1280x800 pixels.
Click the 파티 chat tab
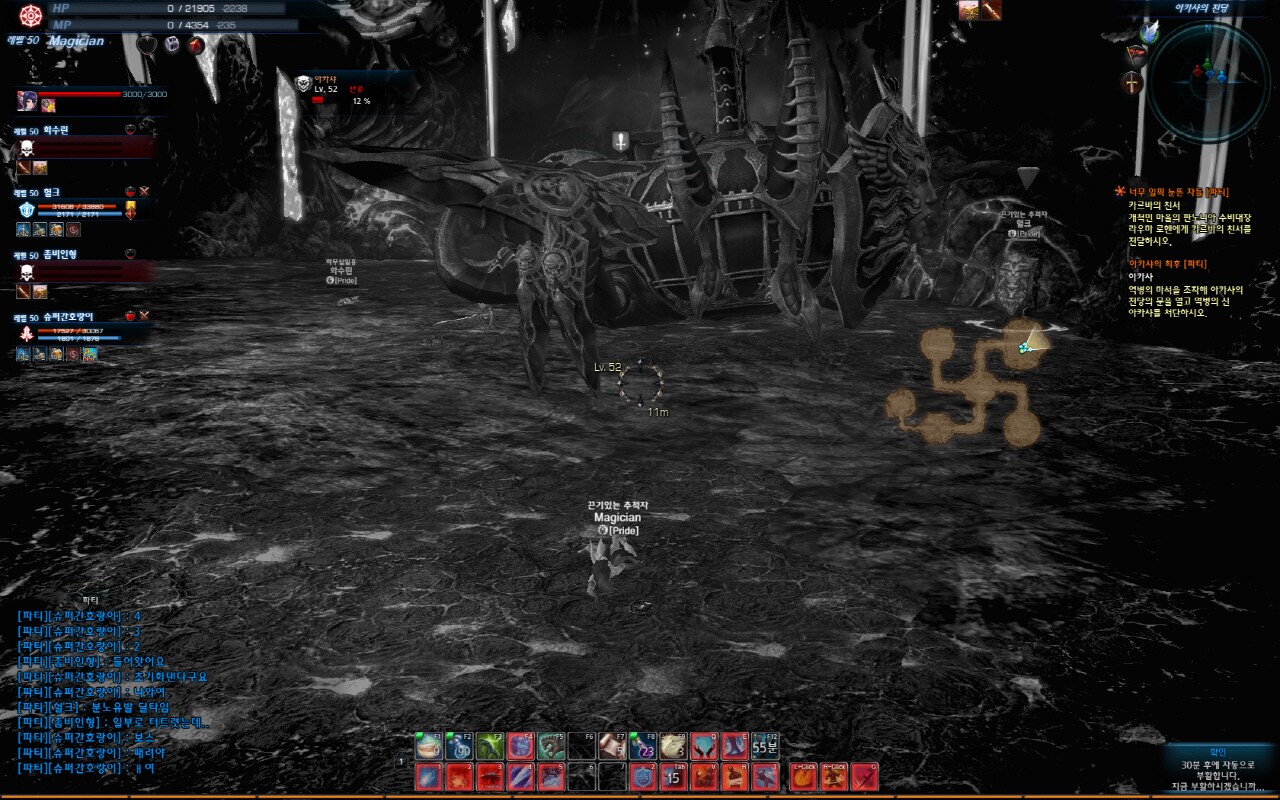[x=90, y=600]
